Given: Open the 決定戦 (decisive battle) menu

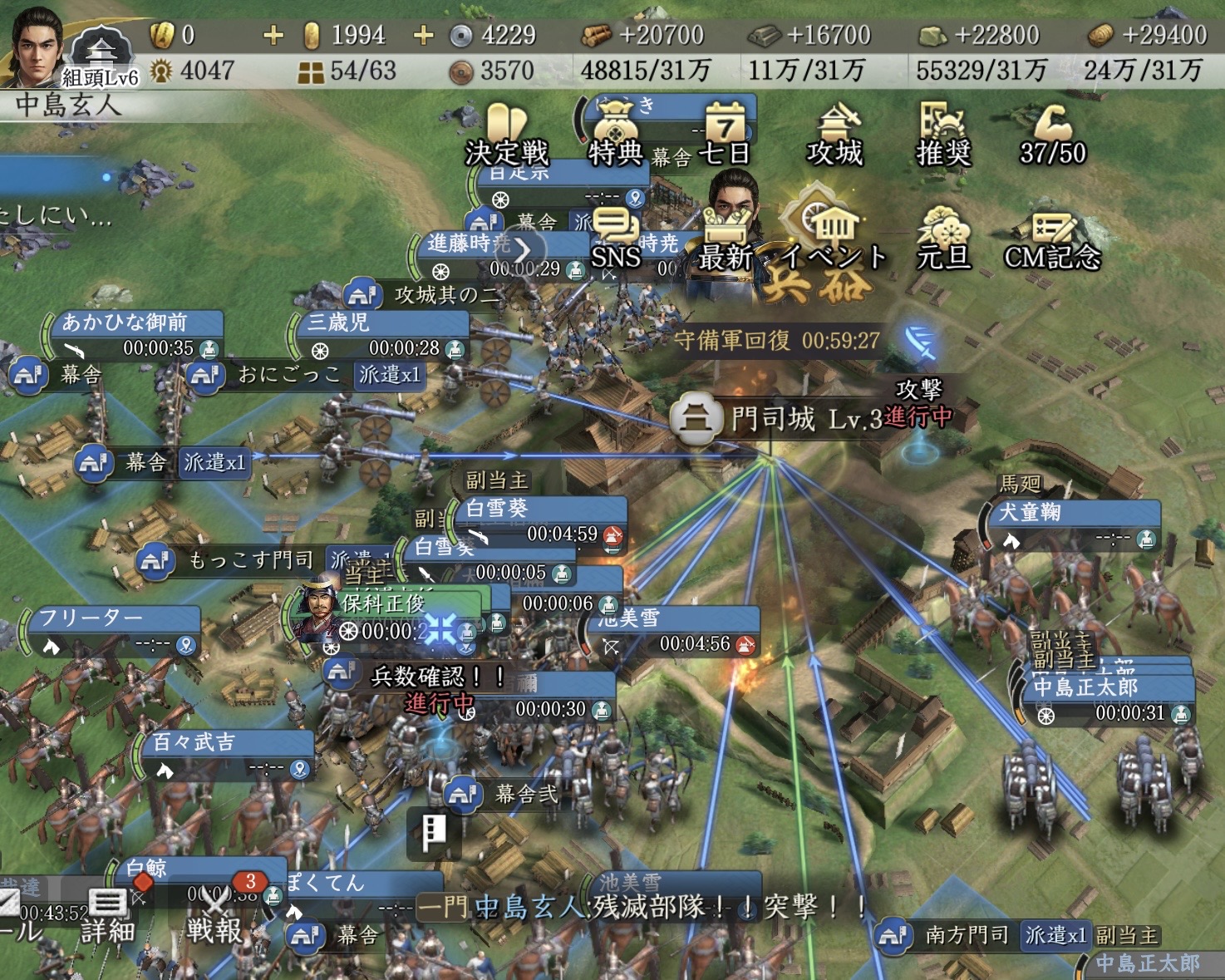Looking at the screenshot, I should pyautogui.click(x=507, y=134).
